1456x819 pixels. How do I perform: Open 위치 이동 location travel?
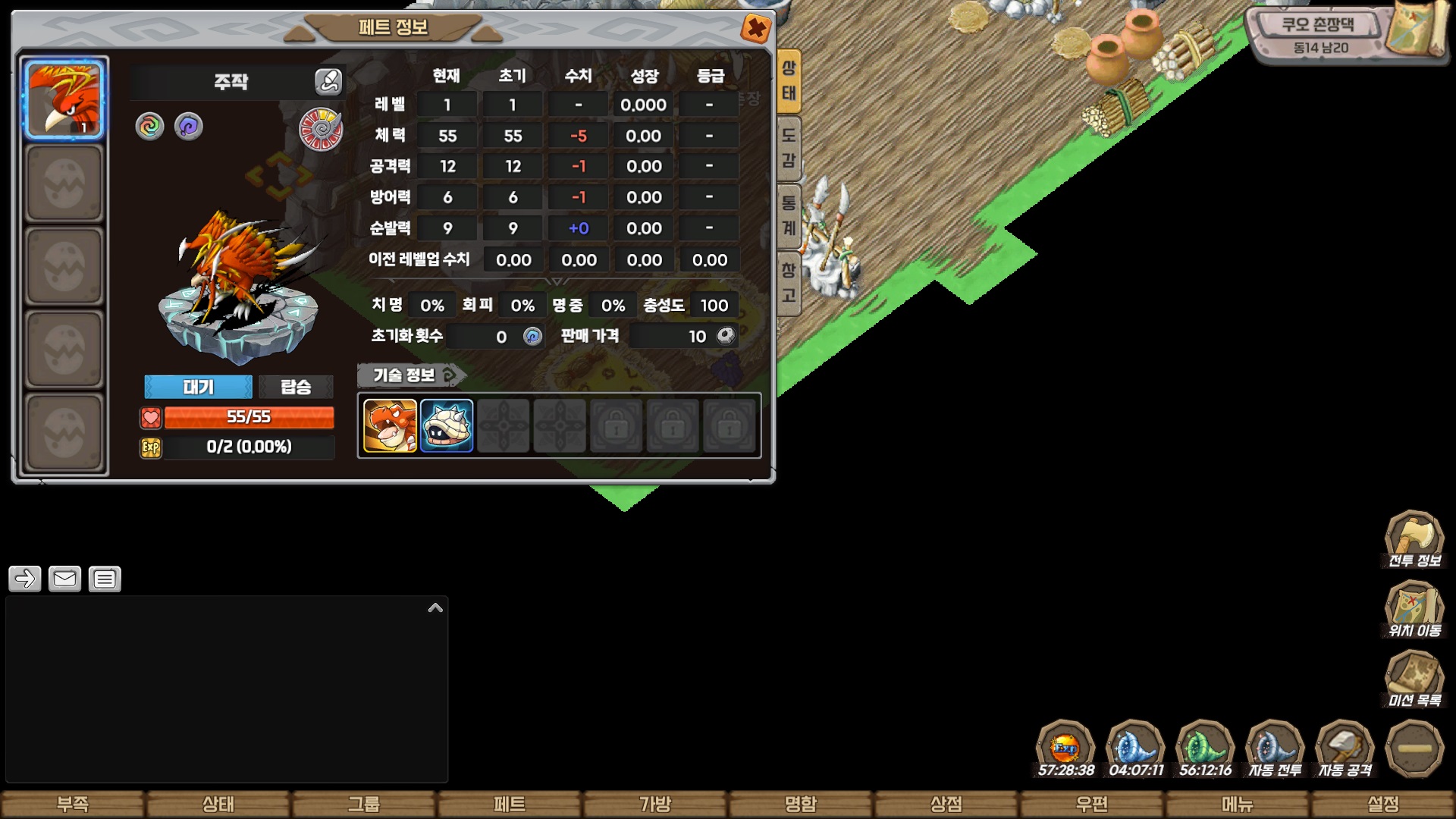pyautogui.click(x=1414, y=610)
